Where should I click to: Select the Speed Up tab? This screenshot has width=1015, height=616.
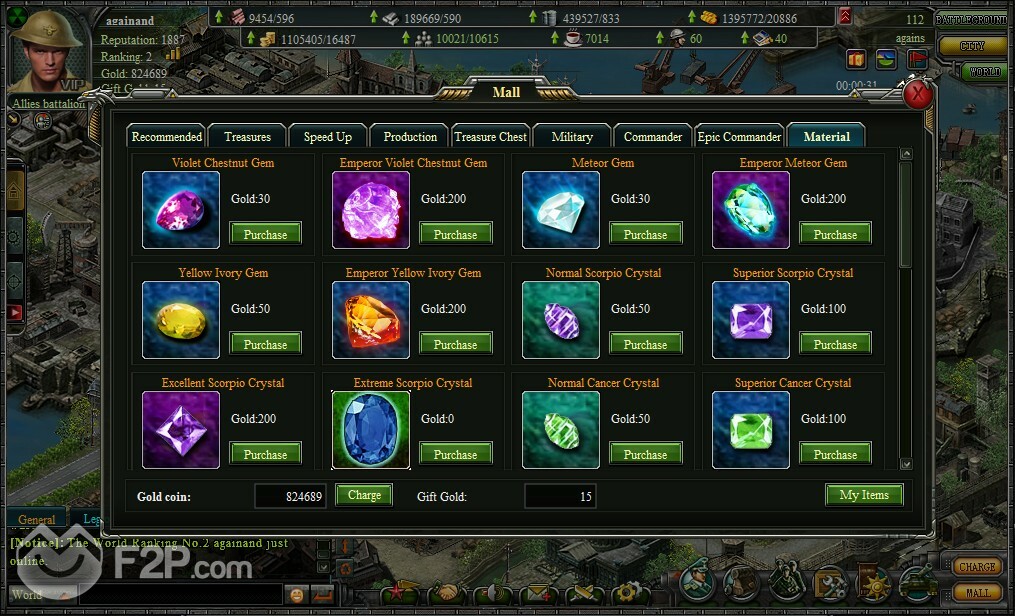coord(328,137)
